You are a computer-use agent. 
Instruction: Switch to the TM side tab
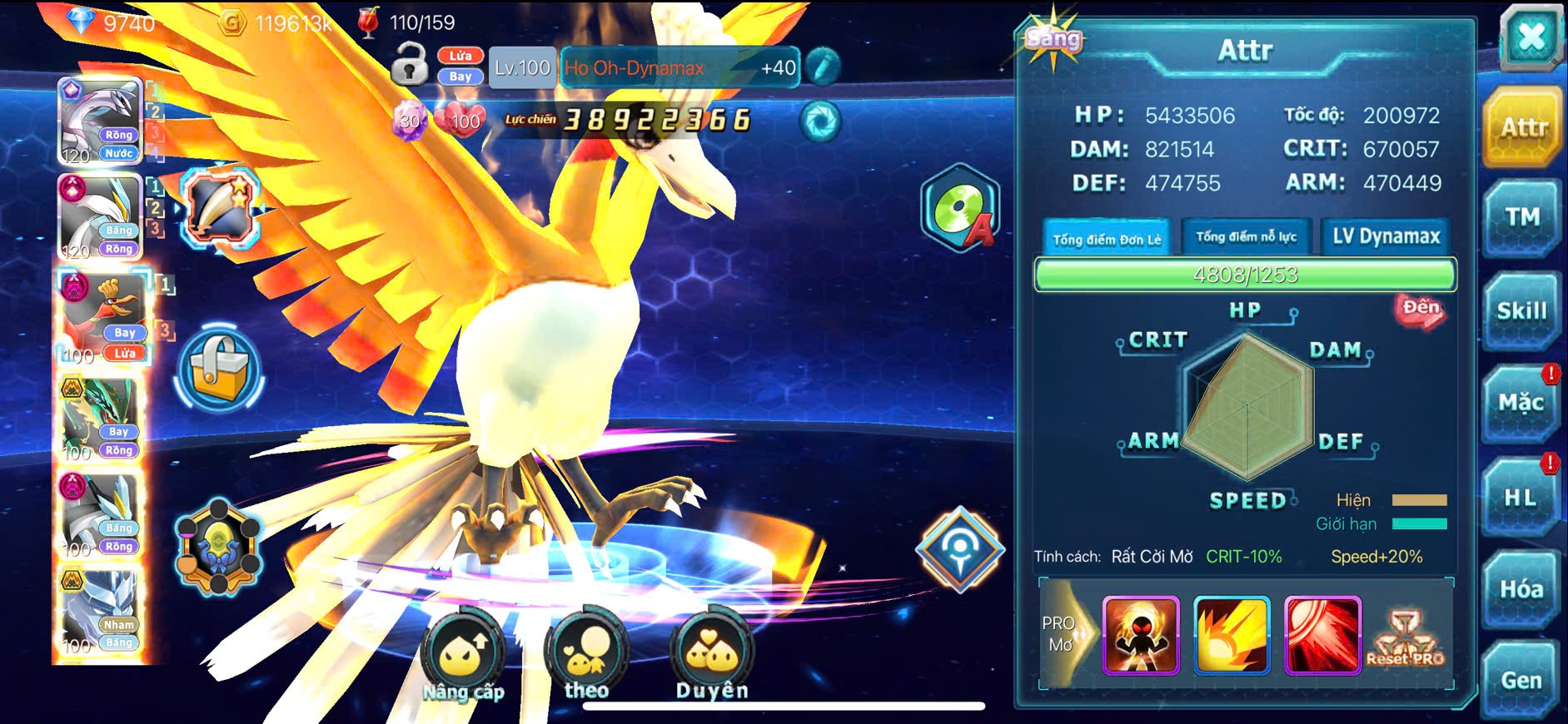click(x=1521, y=218)
